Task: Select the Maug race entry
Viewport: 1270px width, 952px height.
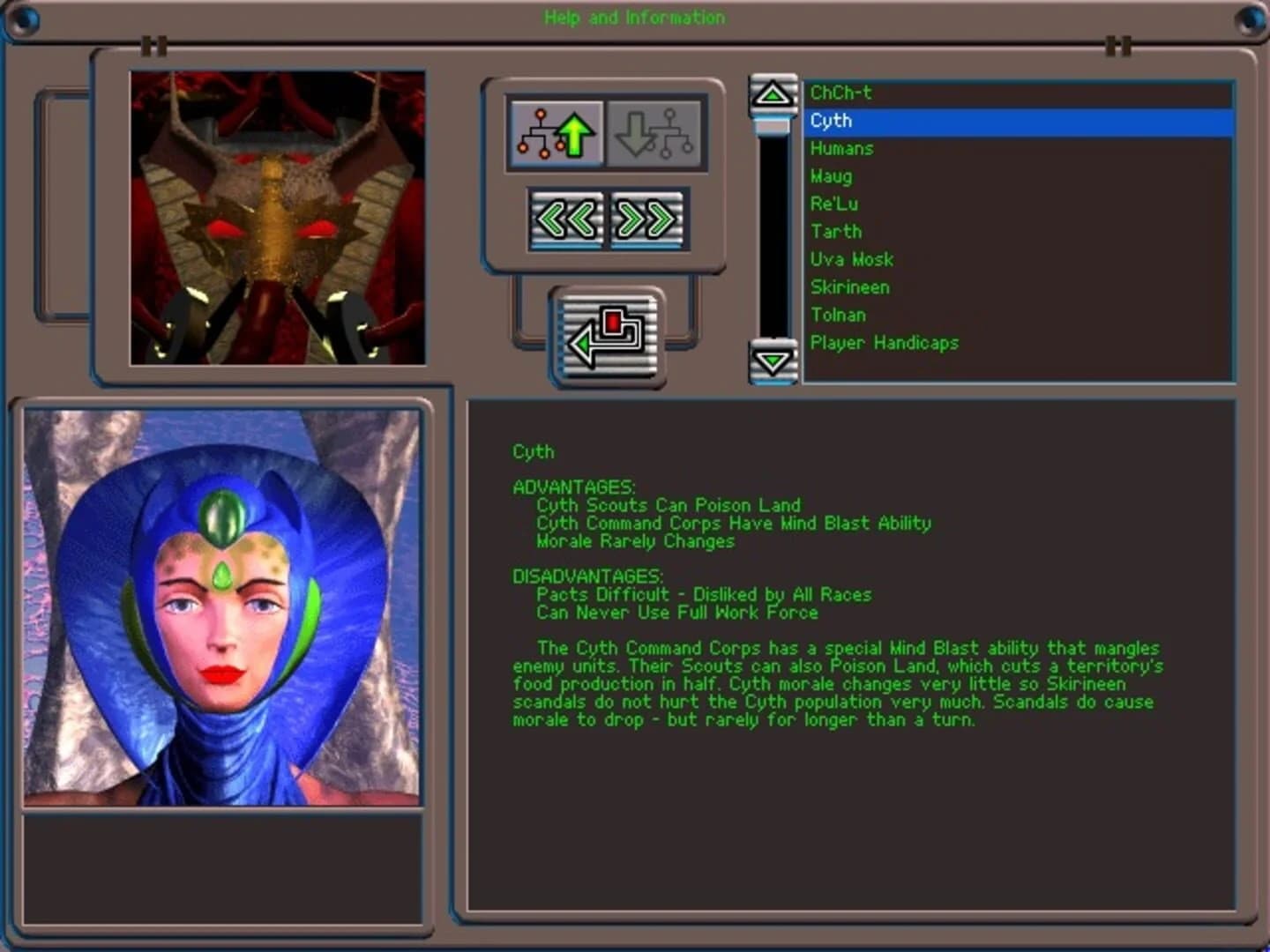Action: pyautogui.click(x=833, y=176)
